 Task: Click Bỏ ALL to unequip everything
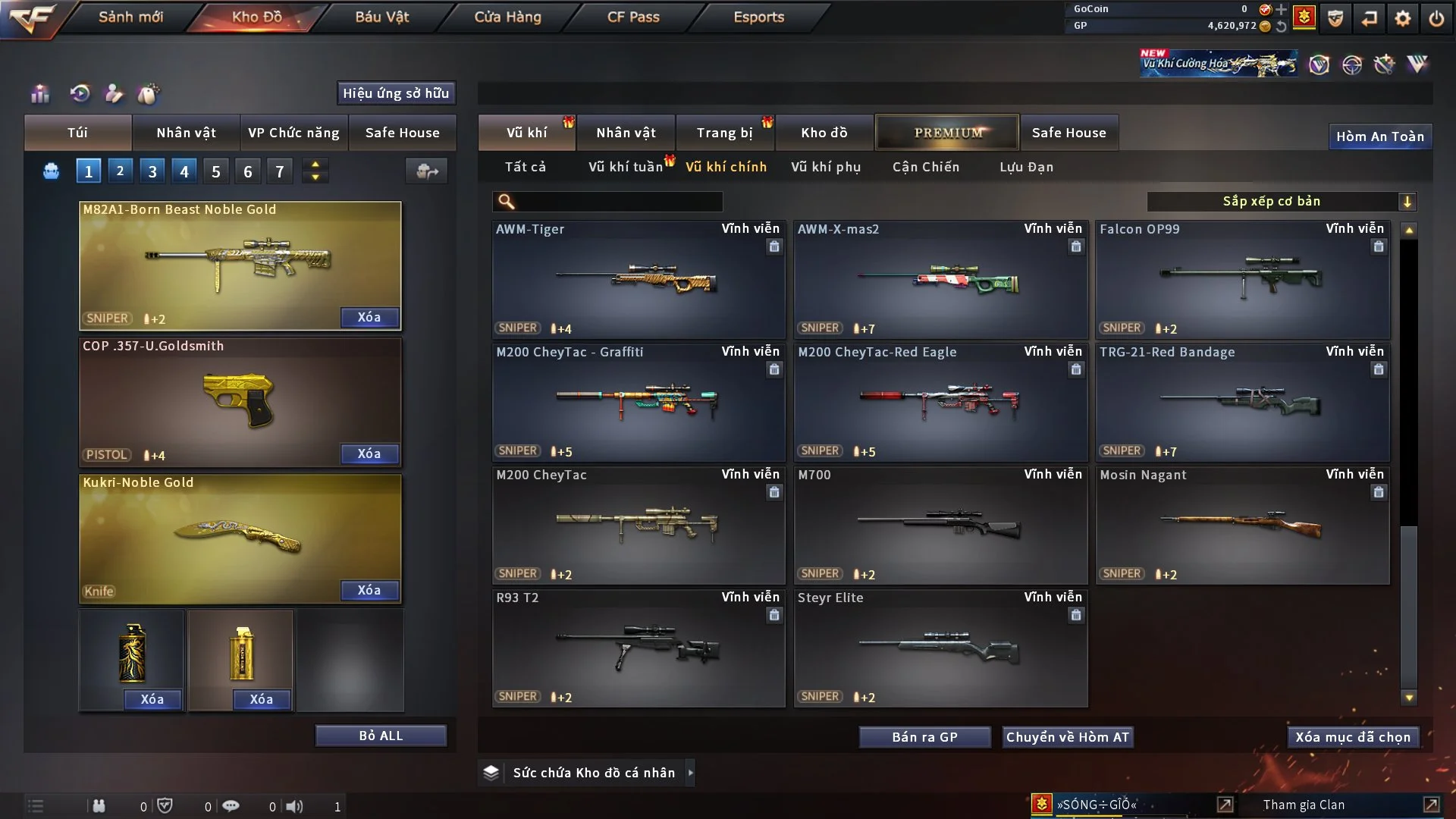(x=381, y=736)
